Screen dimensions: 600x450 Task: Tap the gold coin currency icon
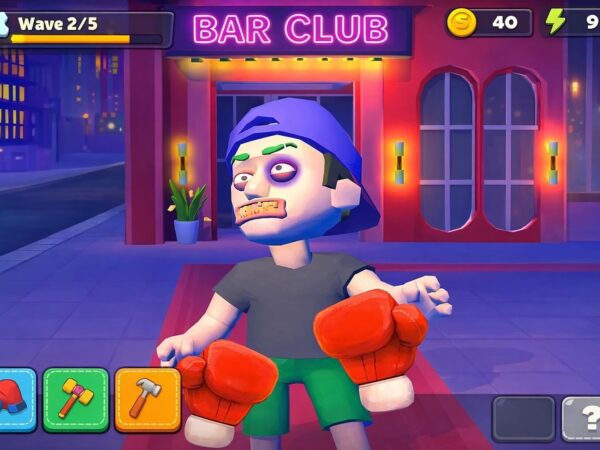[x=461, y=22]
